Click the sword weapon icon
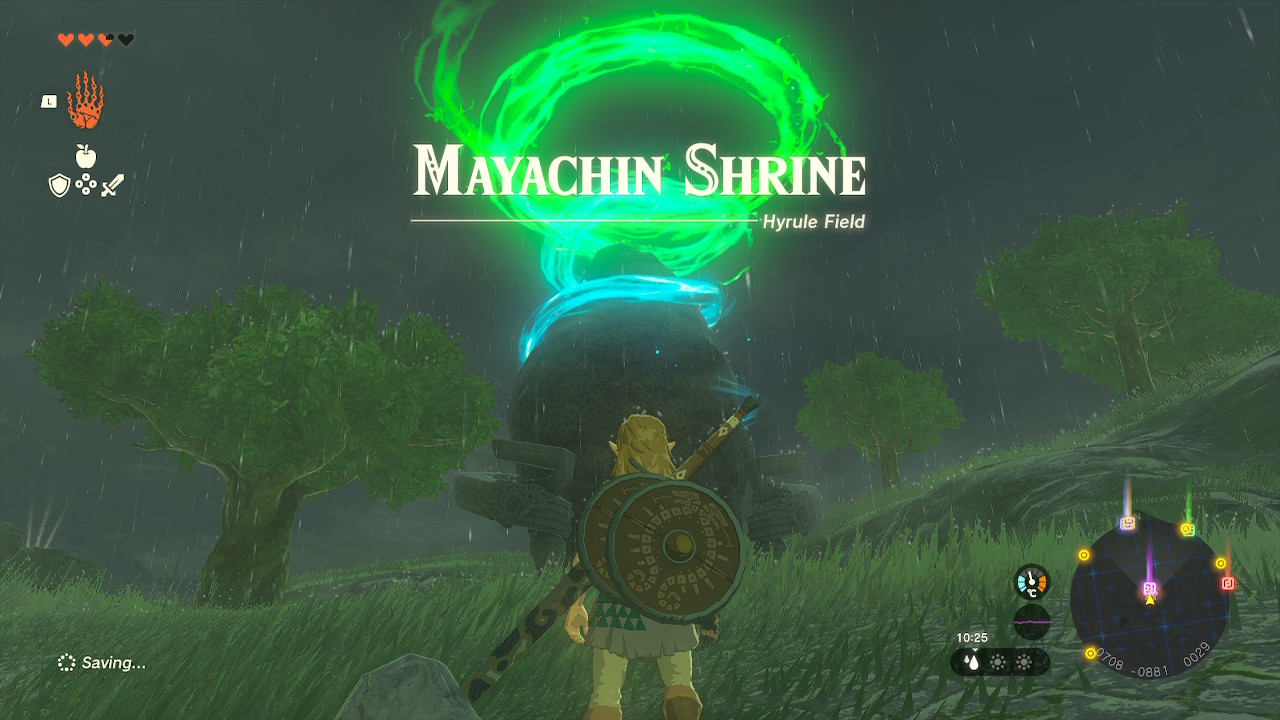Viewport: 1280px width, 720px height. click(113, 185)
